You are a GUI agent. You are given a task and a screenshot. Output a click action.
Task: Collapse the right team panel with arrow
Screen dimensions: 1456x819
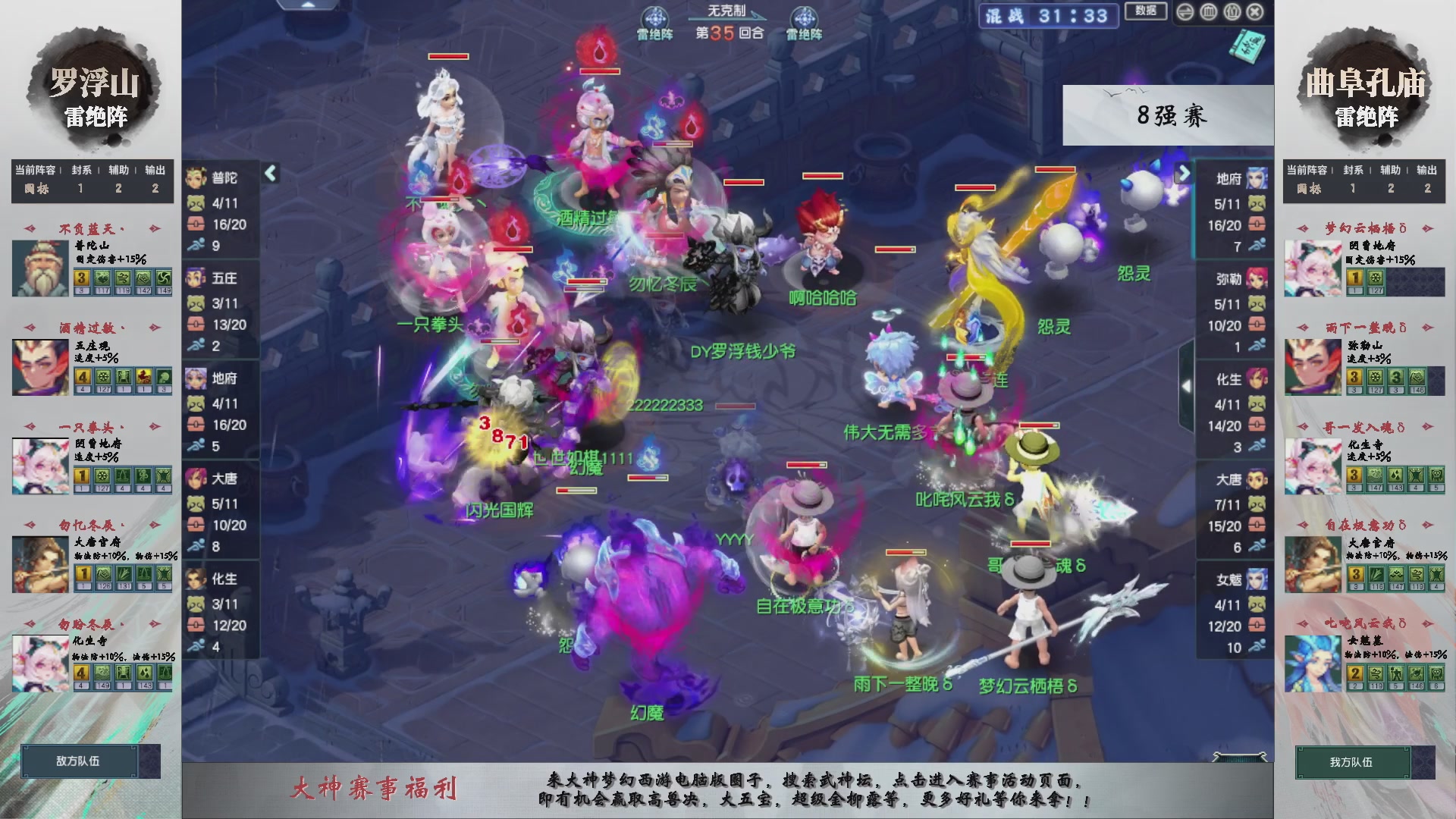(x=1185, y=173)
